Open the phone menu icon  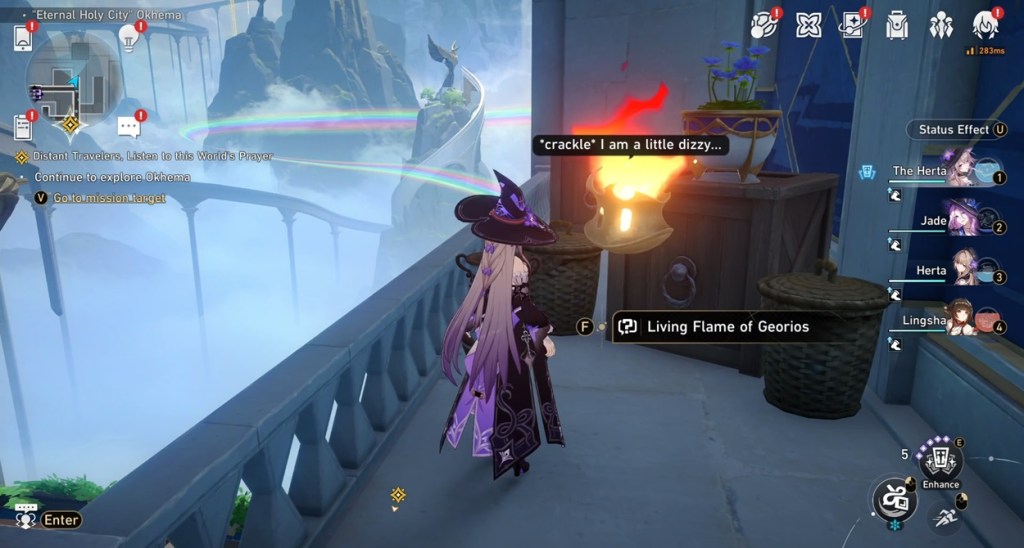pos(23,38)
